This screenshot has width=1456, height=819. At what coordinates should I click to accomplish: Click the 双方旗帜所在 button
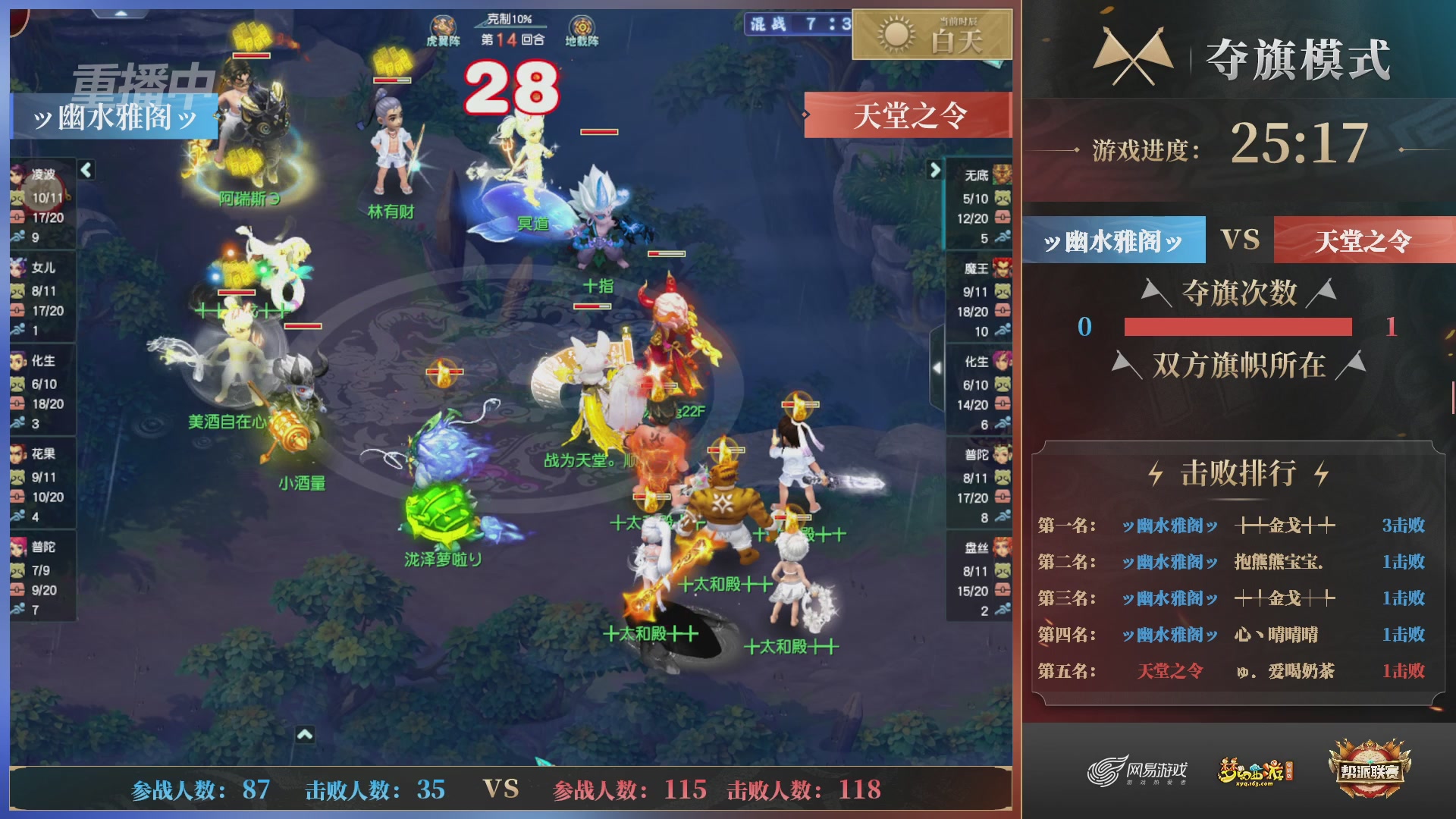pyautogui.click(x=1241, y=366)
